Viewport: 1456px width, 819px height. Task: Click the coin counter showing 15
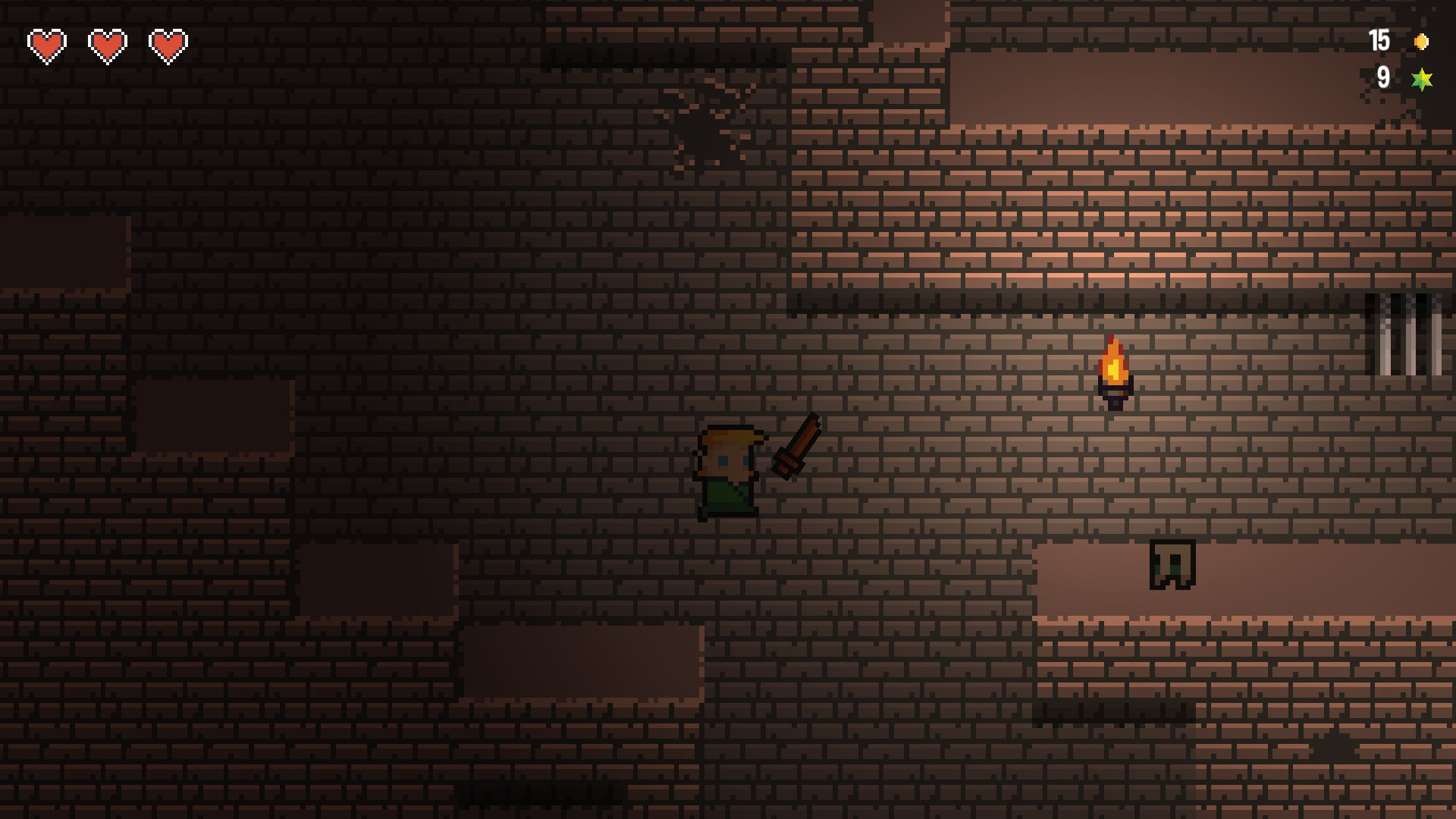[1379, 42]
